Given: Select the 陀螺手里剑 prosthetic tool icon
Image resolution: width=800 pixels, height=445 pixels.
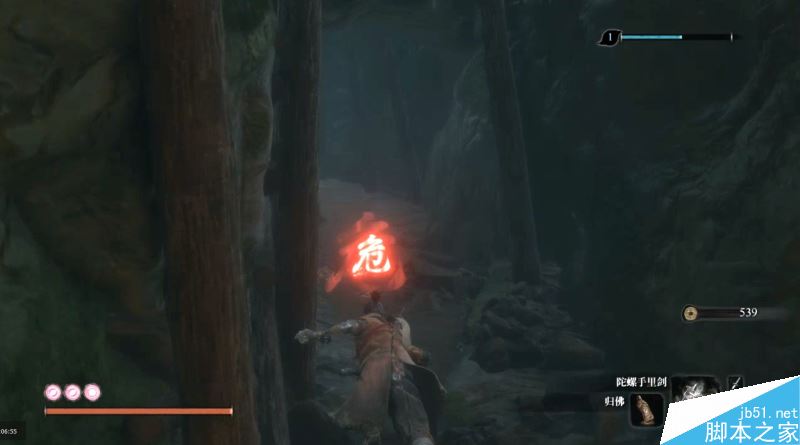Looking at the screenshot, I should tap(692, 390).
